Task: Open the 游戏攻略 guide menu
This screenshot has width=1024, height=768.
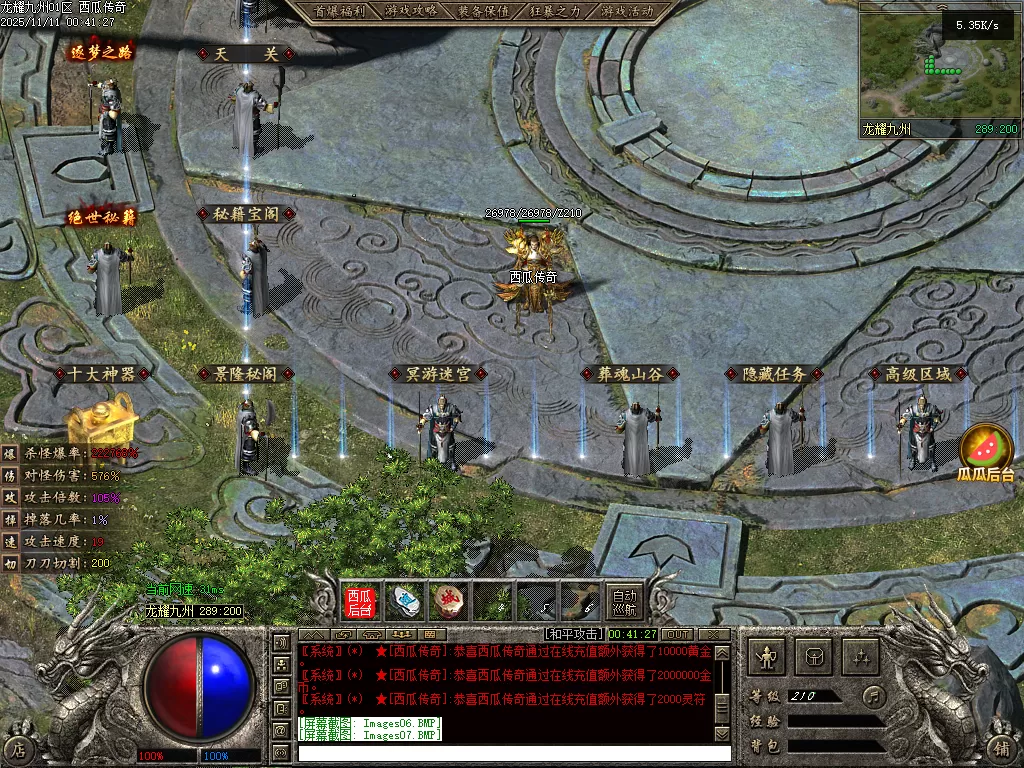Action: coord(411,11)
